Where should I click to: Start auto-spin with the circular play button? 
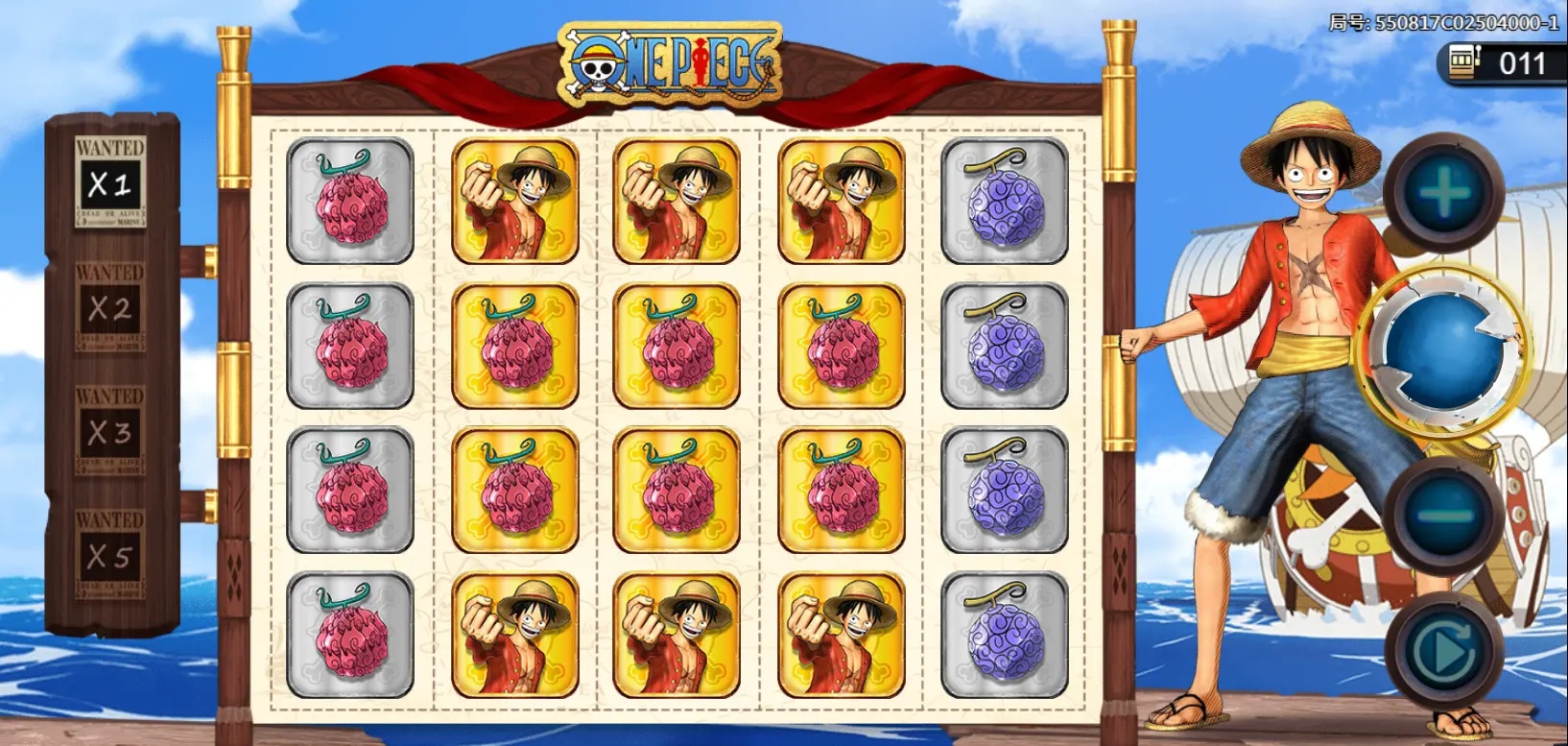(1443, 652)
